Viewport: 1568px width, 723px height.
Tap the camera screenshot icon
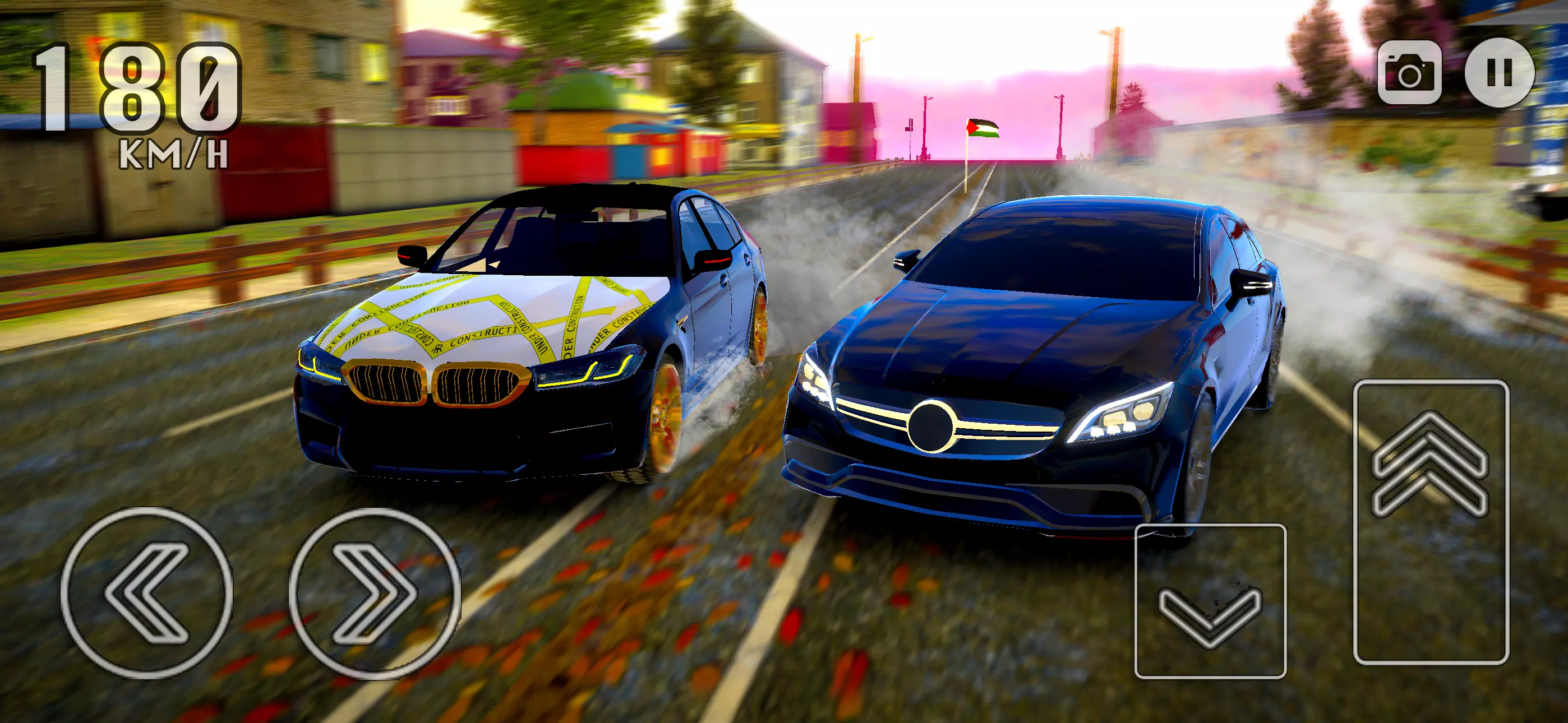(x=1409, y=72)
